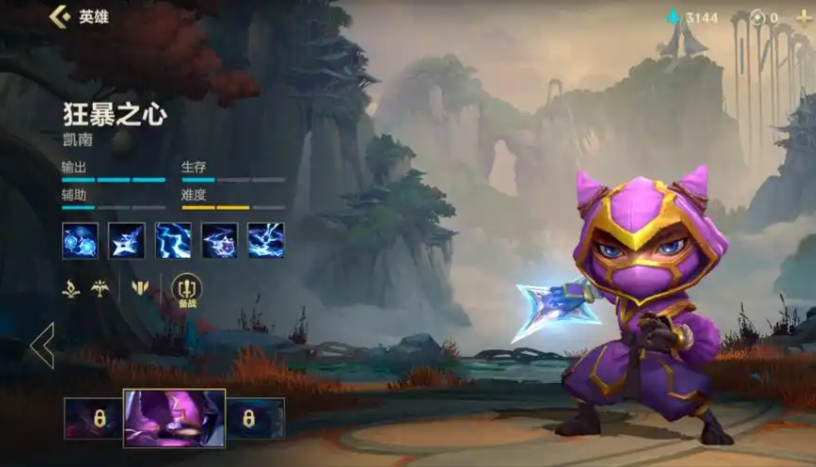
Task: Select the thrown shuriken ability icon
Action: coord(126,240)
